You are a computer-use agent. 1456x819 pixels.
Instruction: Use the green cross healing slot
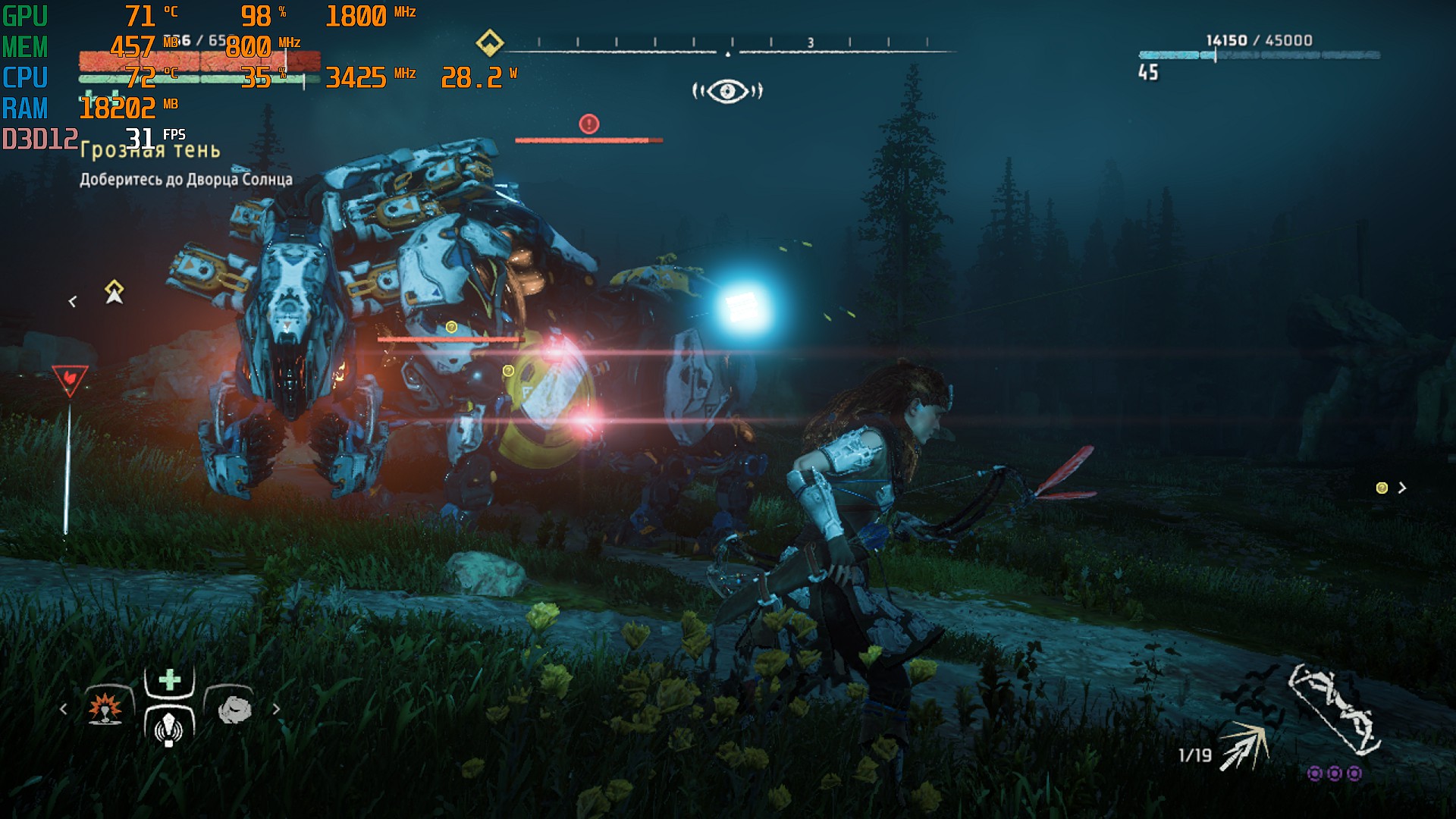coord(170,679)
